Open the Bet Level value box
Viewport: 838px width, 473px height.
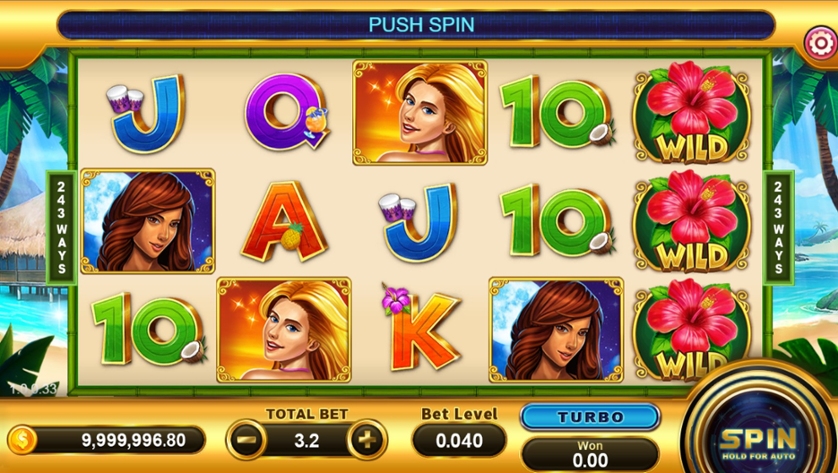(x=459, y=440)
